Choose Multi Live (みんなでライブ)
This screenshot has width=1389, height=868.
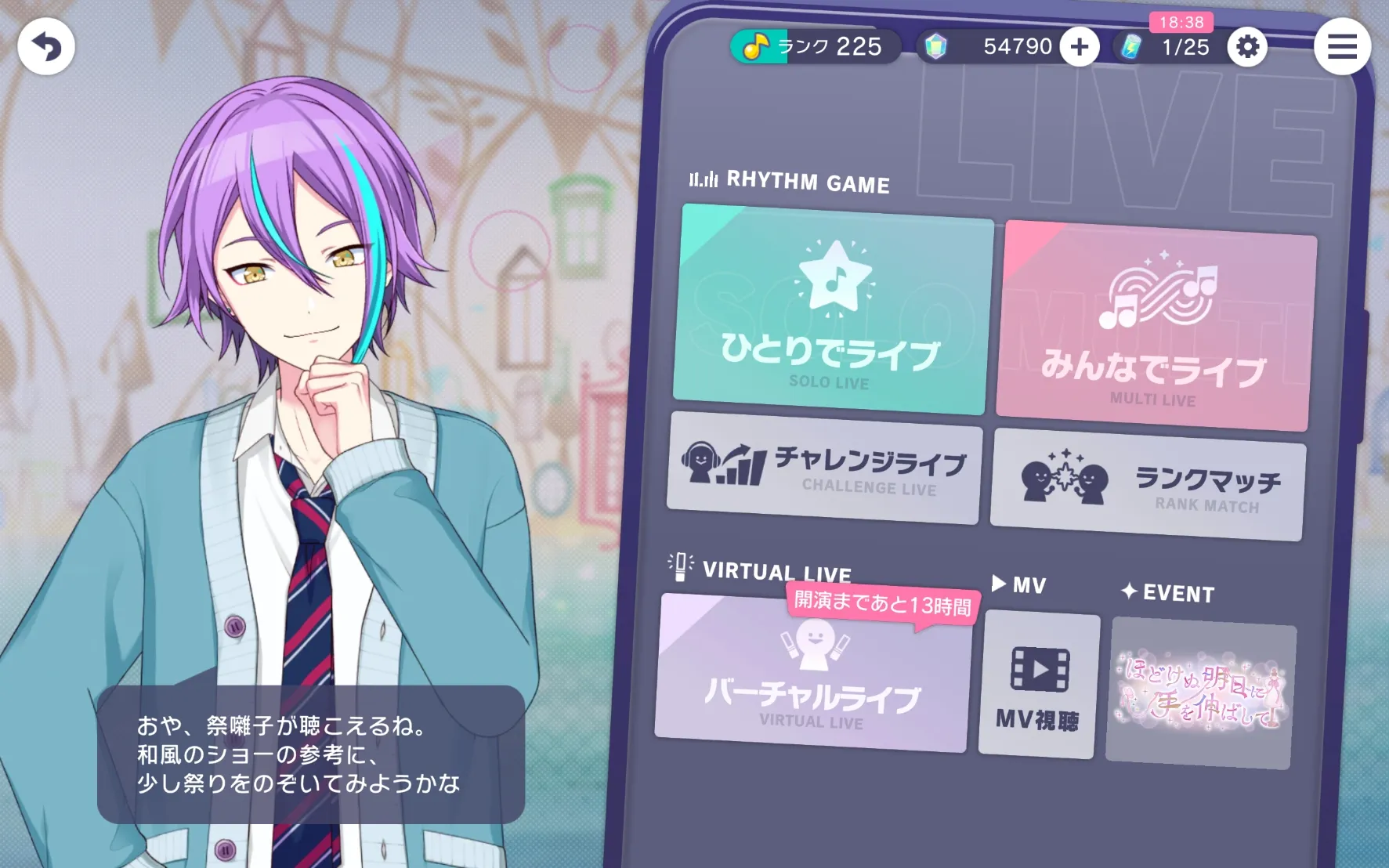[1156, 326]
